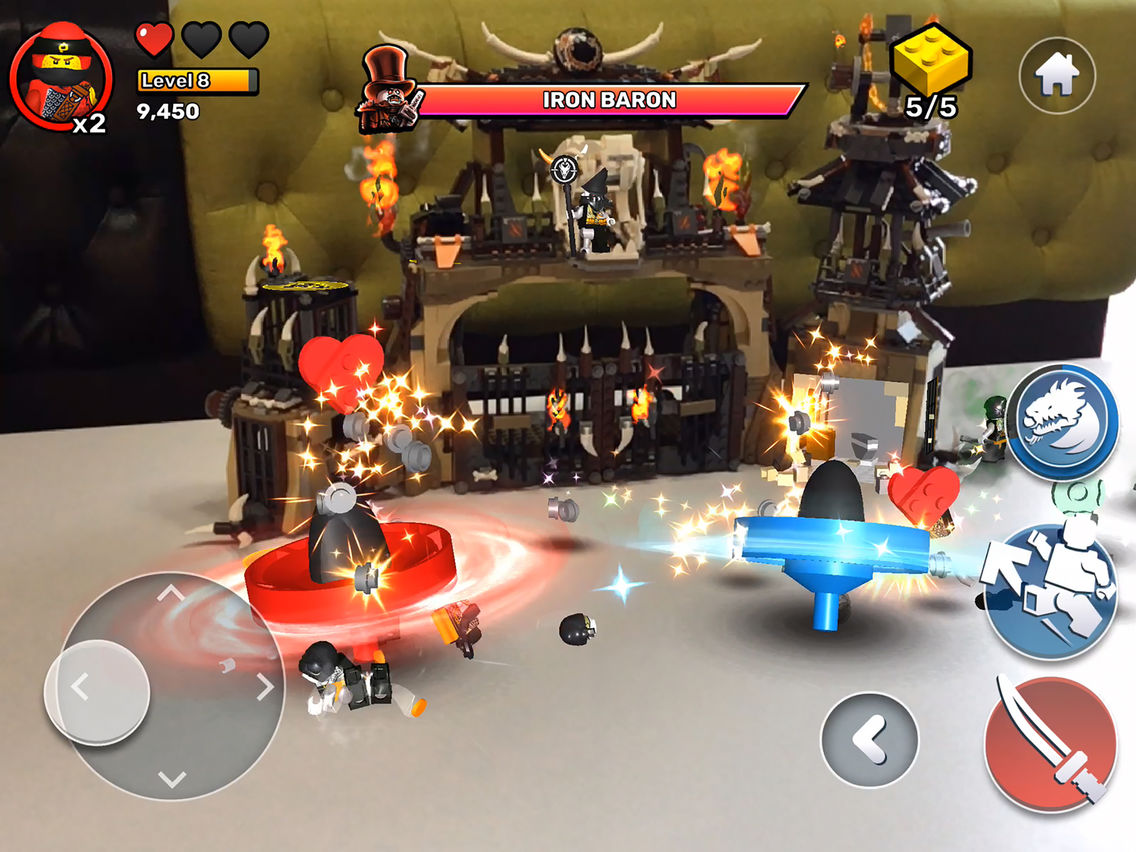The height and width of the screenshot is (852, 1136).
Task: Tap the virtual joystick's up arrow
Action: click(x=171, y=593)
